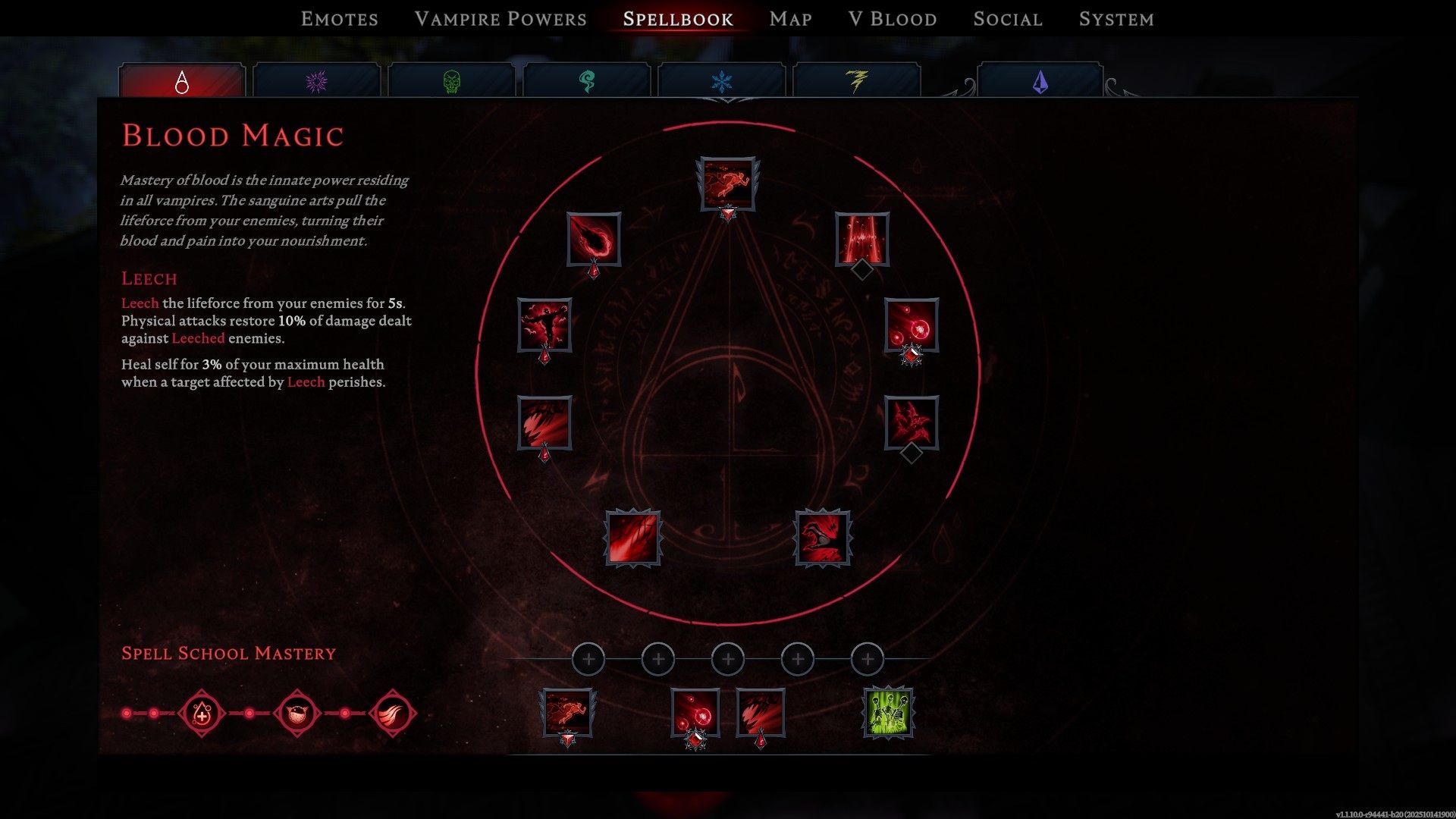Select the Blood Fountain spell icon
The image size is (1456, 819).
point(862,241)
